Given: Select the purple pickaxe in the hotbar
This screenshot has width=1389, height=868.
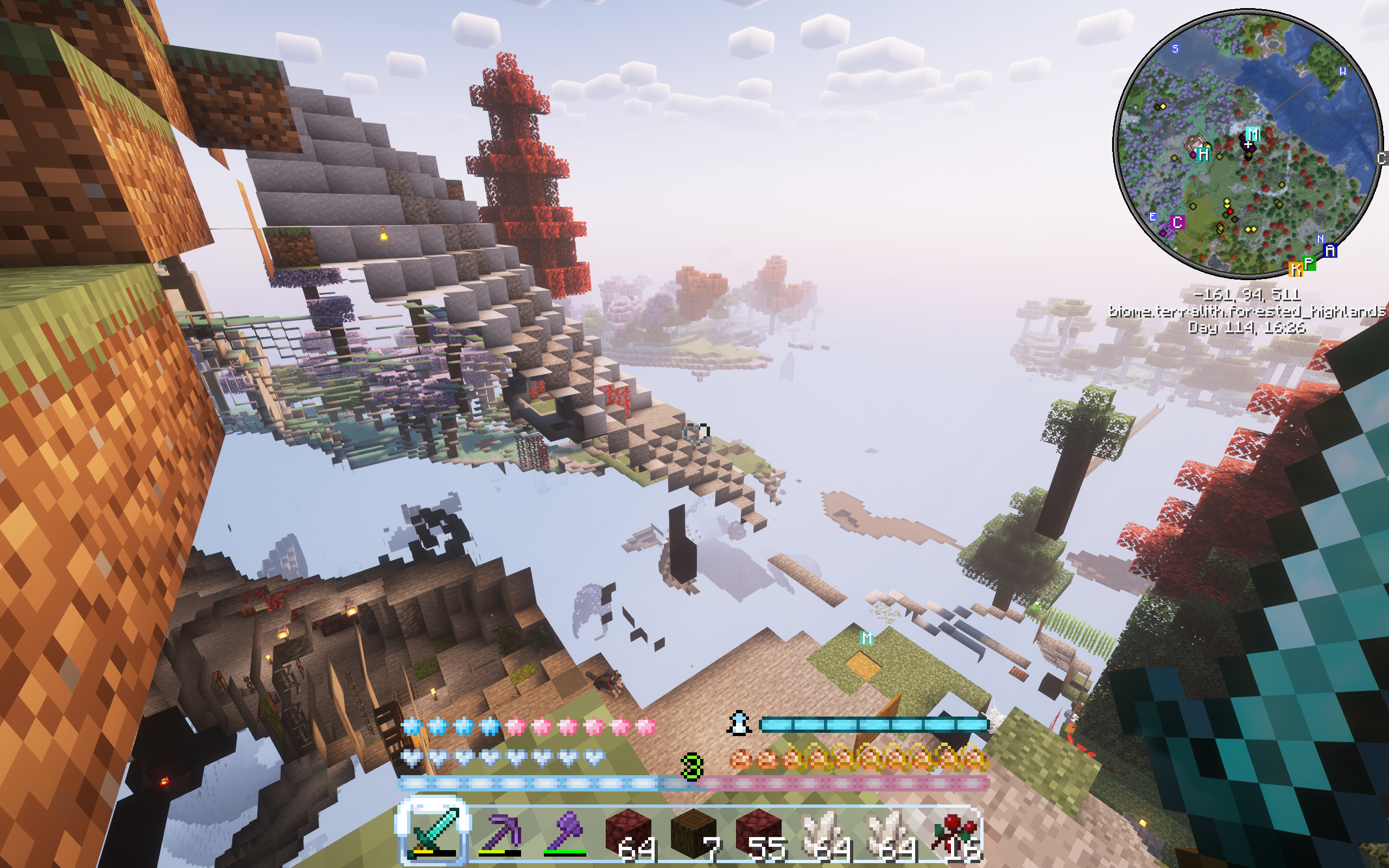Looking at the screenshot, I should point(499,832).
